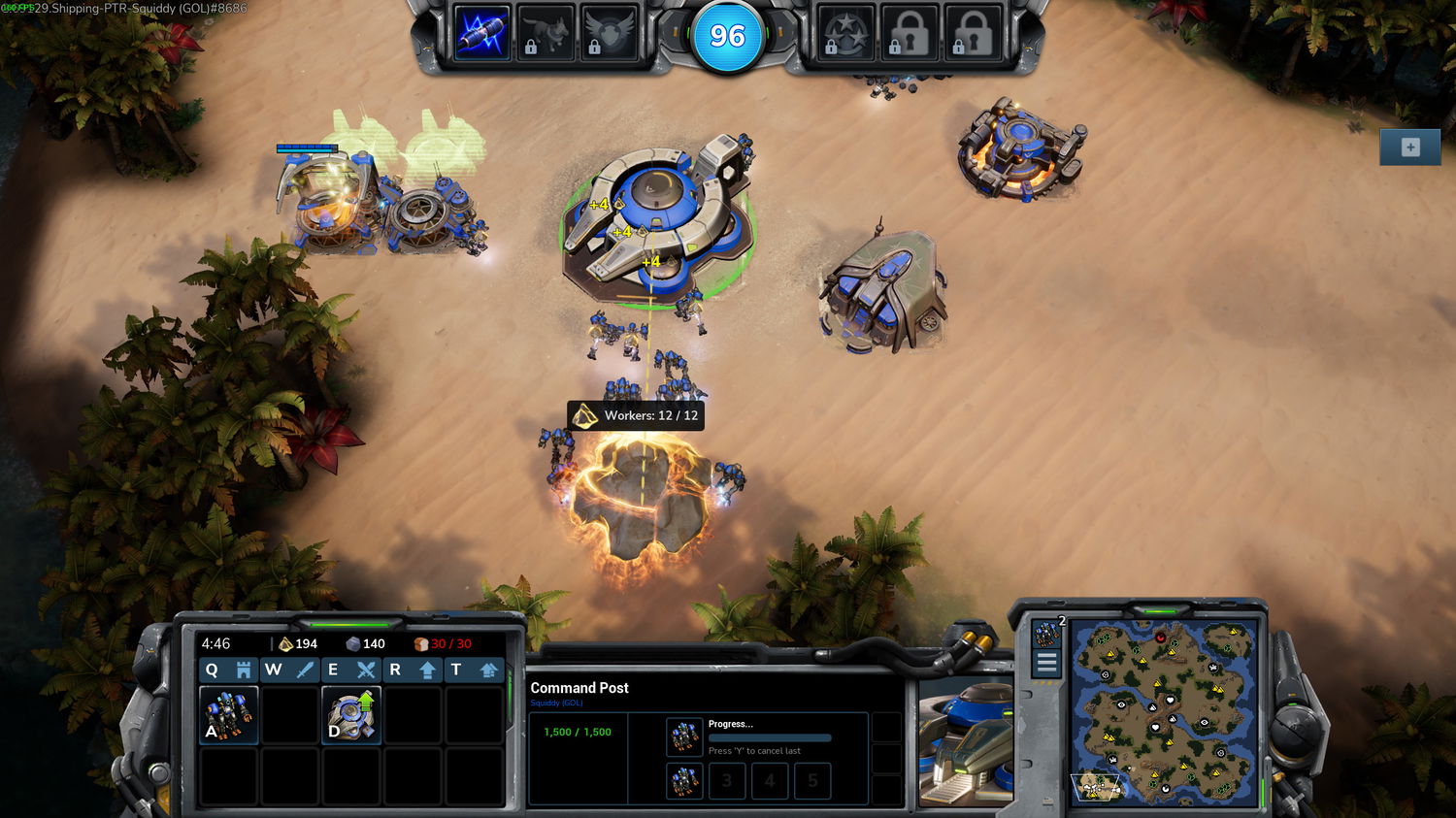1456x818 pixels.
Task: Switch to the E crossed swords tab
Action: coord(350,670)
